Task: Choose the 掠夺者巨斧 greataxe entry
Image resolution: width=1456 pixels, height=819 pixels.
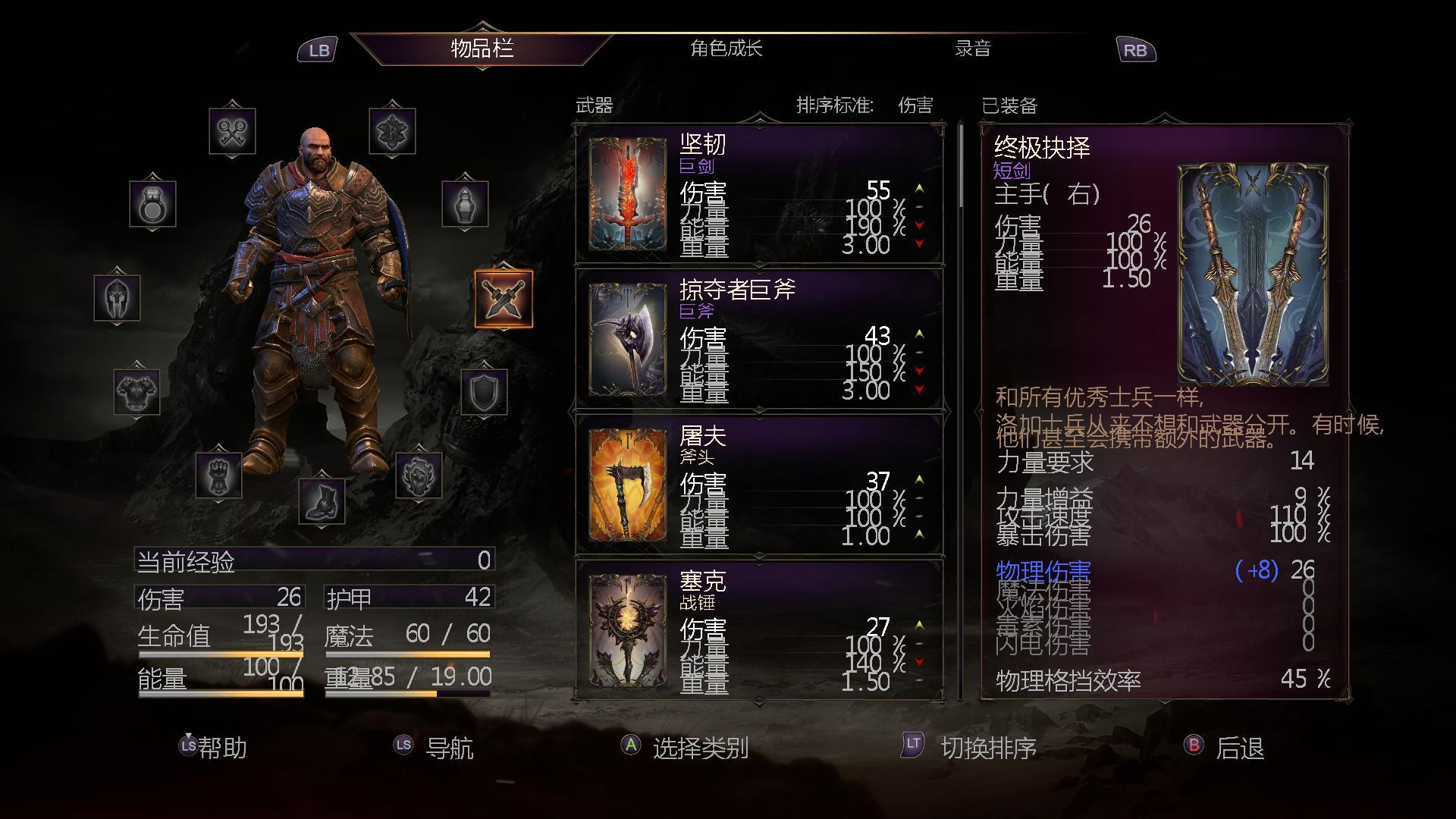Action: [x=759, y=340]
